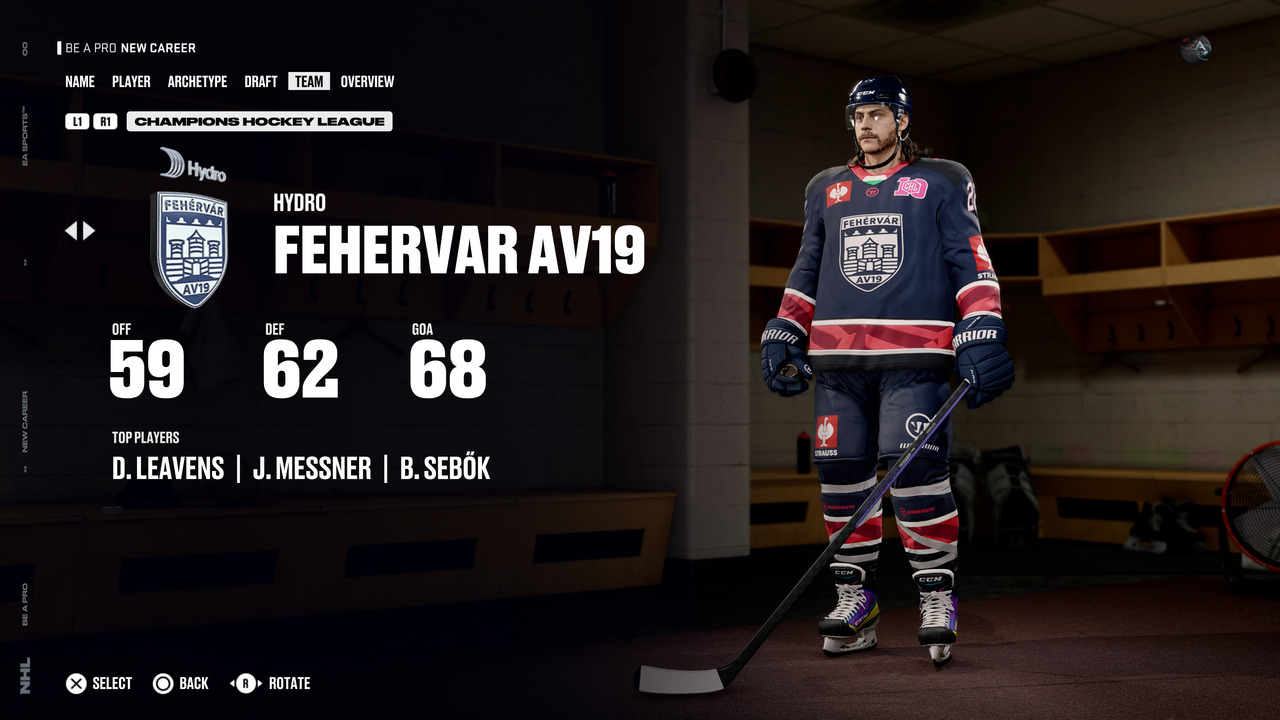The height and width of the screenshot is (720, 1280).
Task: Show the OVERVIEW tab
Action: coord(367,82)
